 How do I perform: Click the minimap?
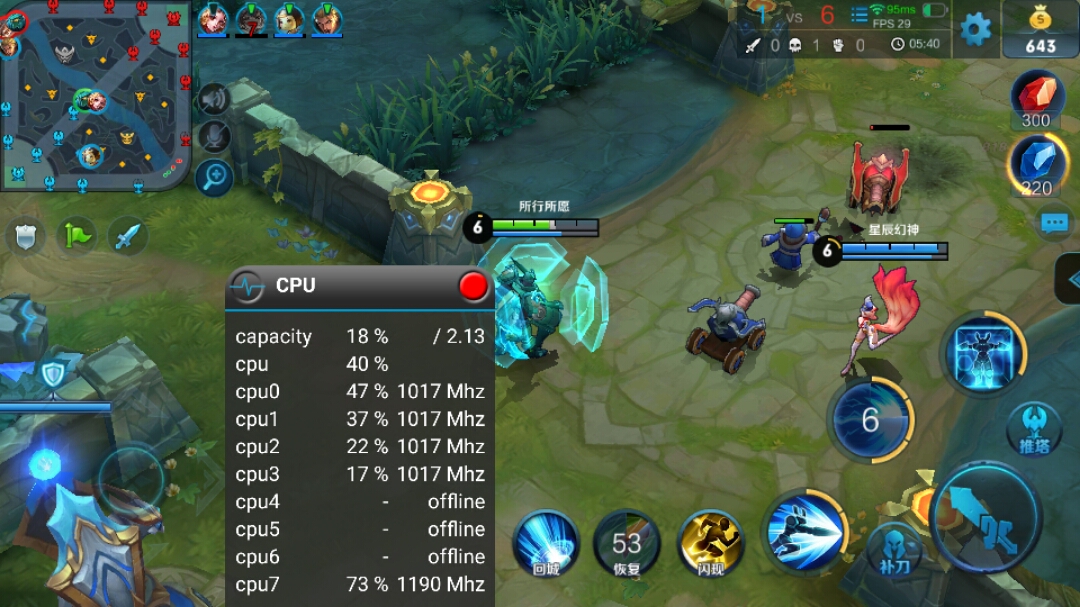(x=95, y=95)
